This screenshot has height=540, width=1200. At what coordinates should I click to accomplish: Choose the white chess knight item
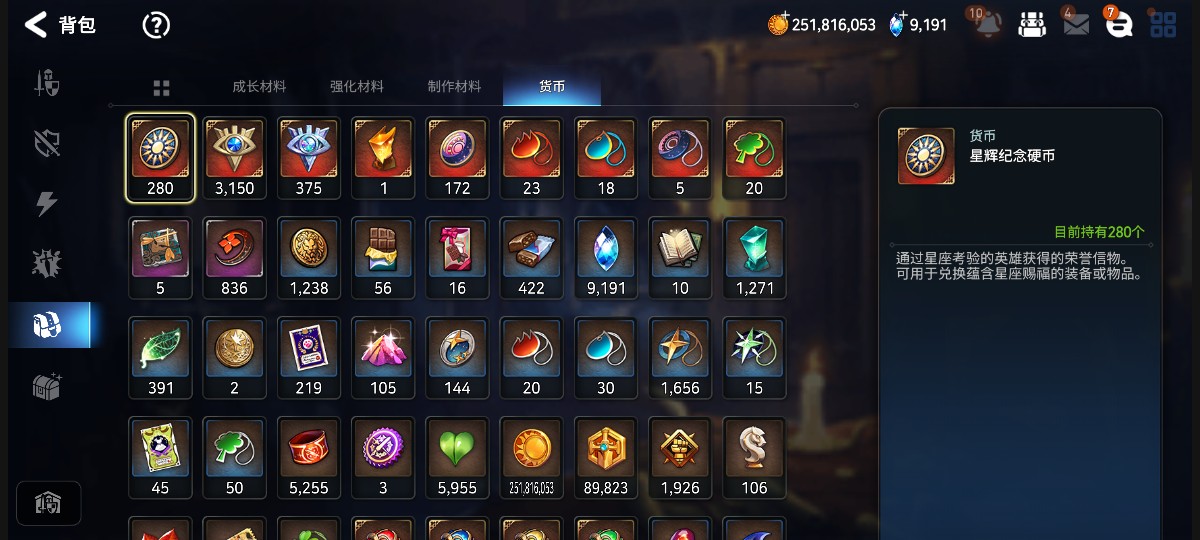754,458
